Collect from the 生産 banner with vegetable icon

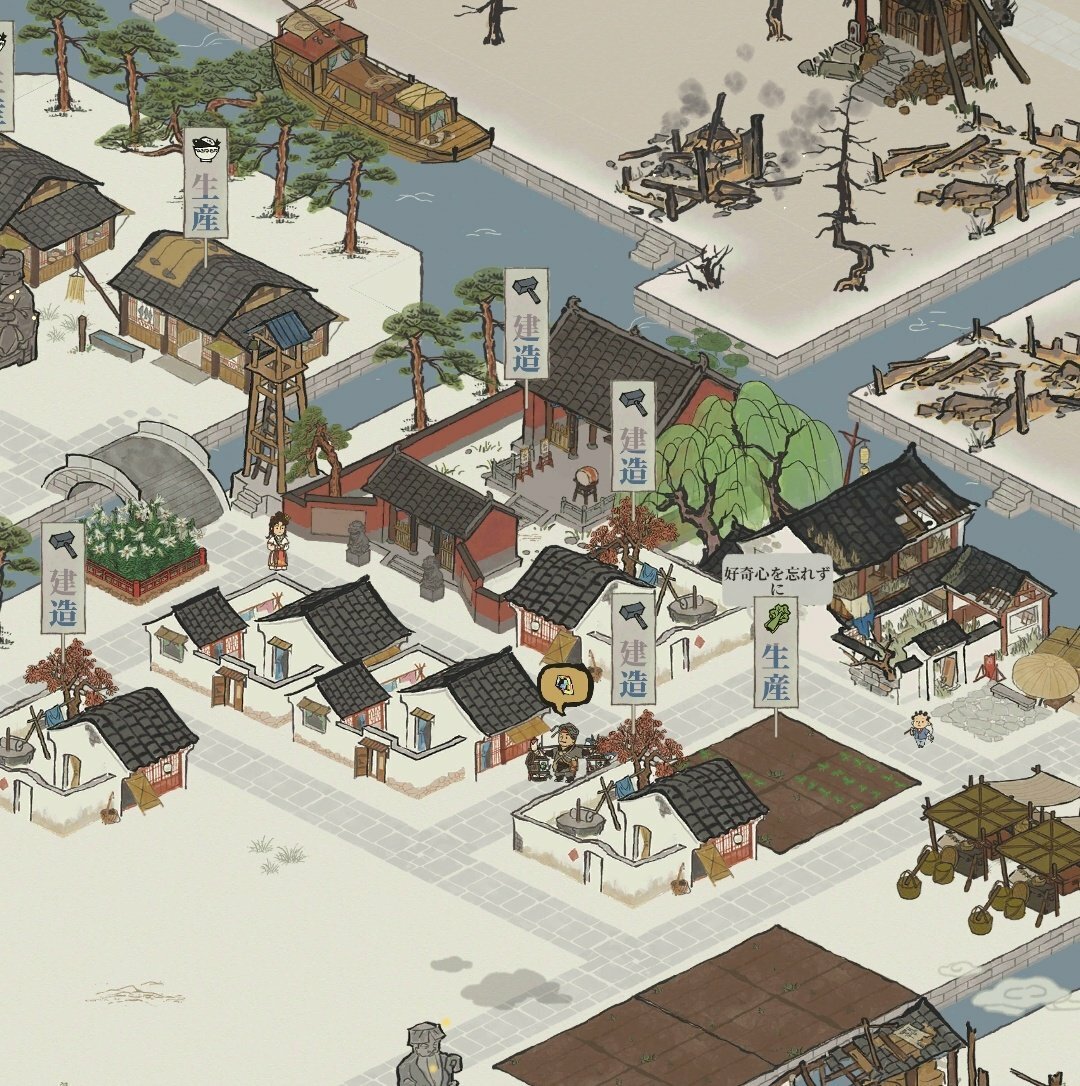point(776,652)
